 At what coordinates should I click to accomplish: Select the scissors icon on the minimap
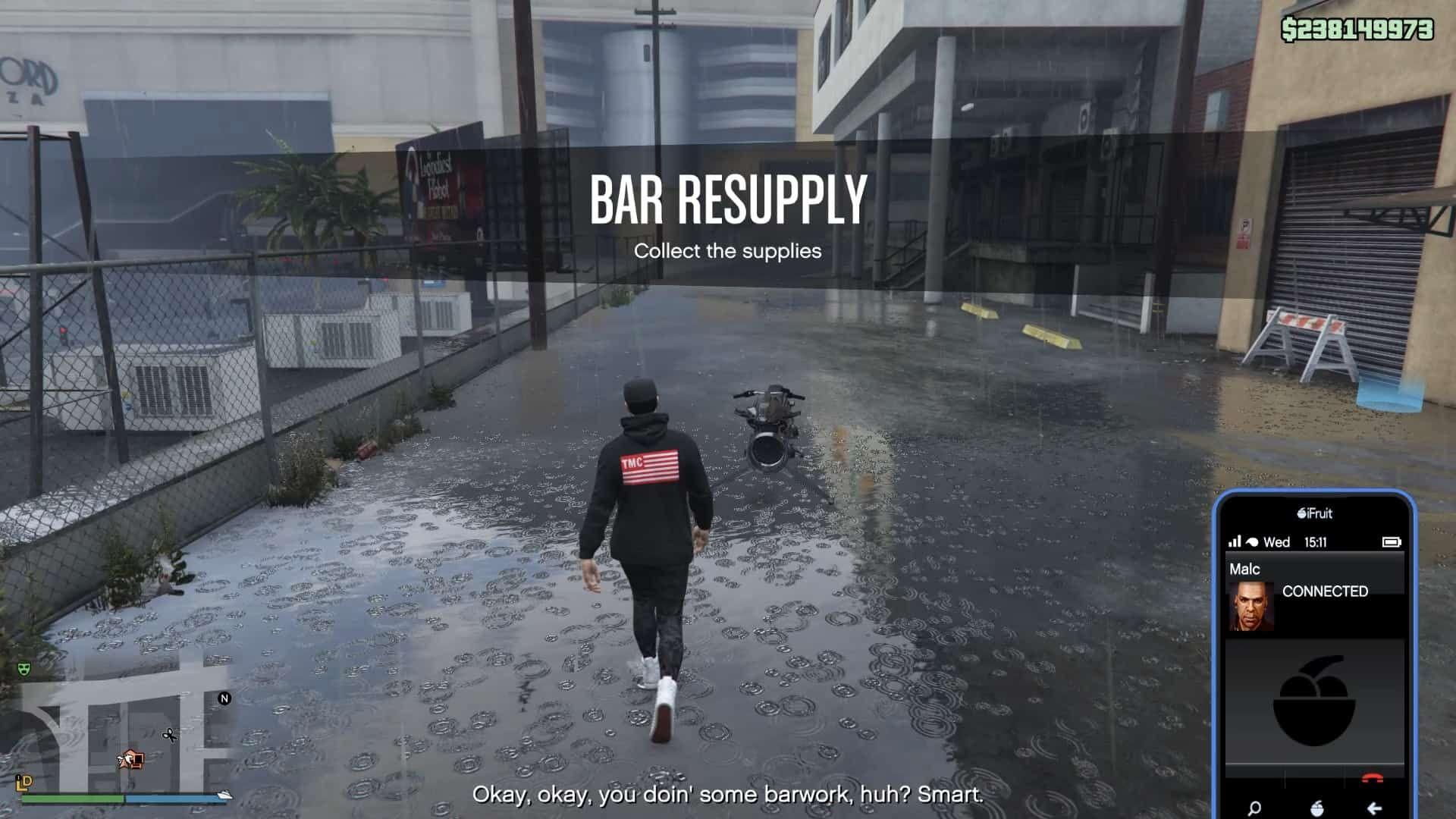pyautogui.click(x=170, y=736)
